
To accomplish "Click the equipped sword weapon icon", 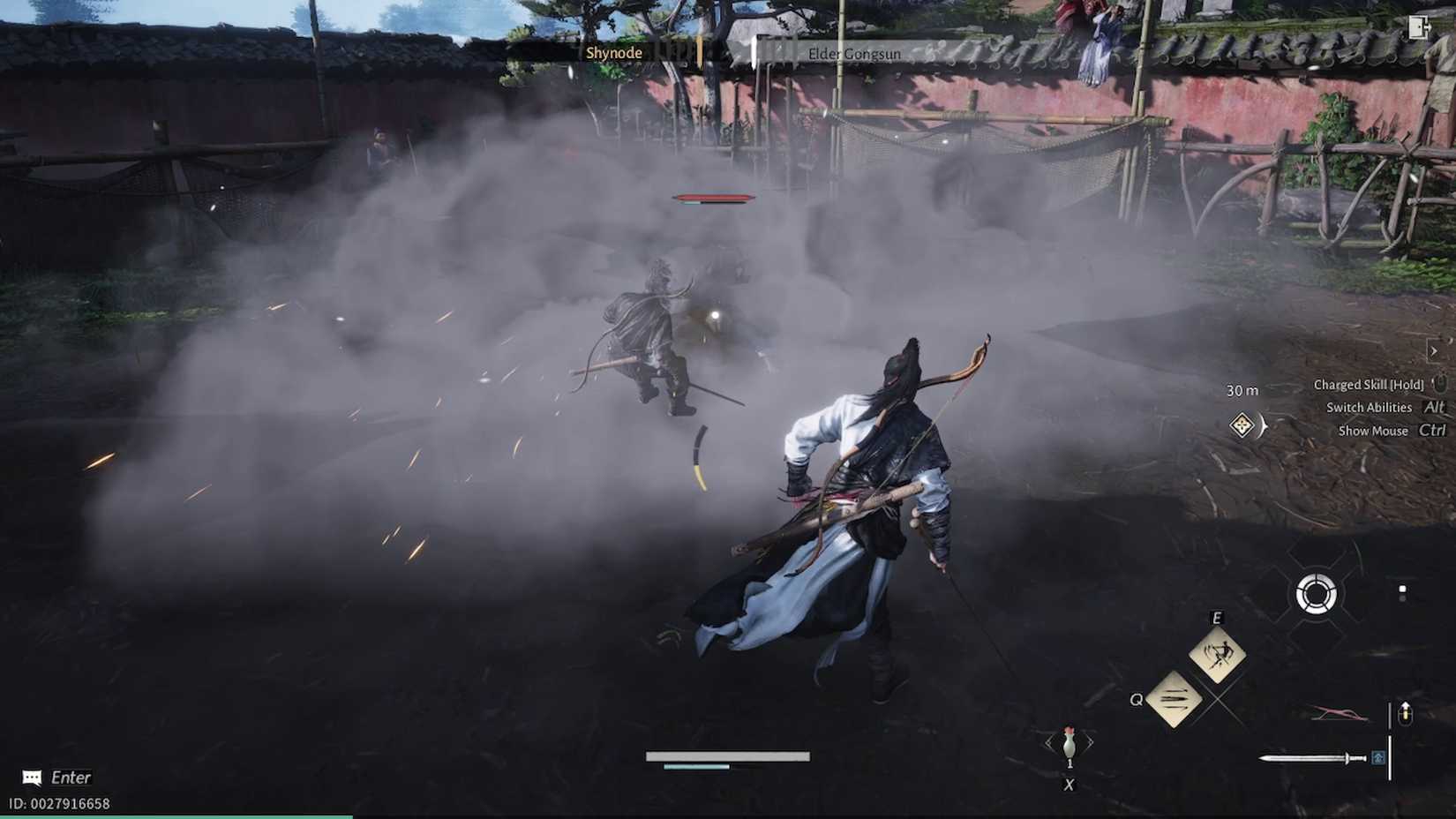I will (1312, 757).
